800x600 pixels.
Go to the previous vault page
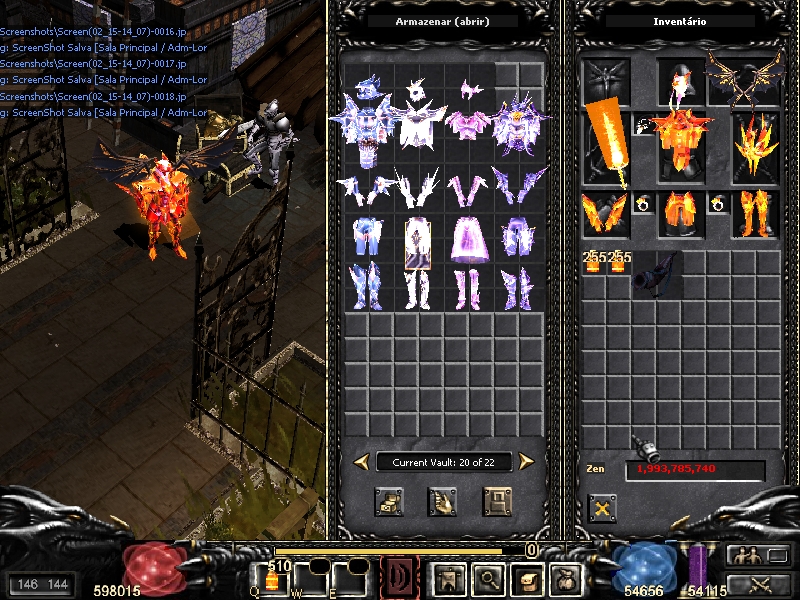pos(361,461)
